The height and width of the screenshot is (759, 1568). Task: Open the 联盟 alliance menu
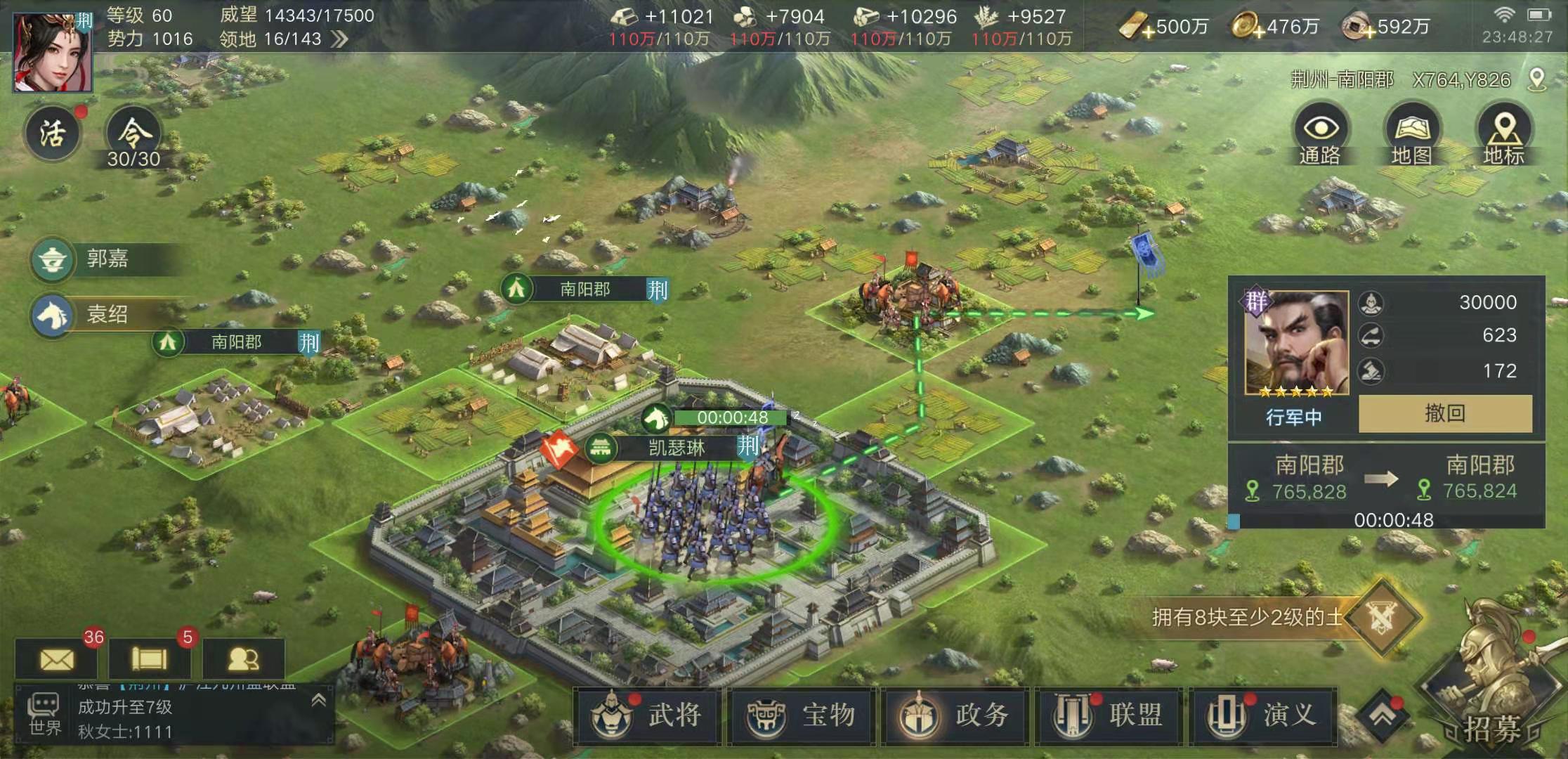1109,715
